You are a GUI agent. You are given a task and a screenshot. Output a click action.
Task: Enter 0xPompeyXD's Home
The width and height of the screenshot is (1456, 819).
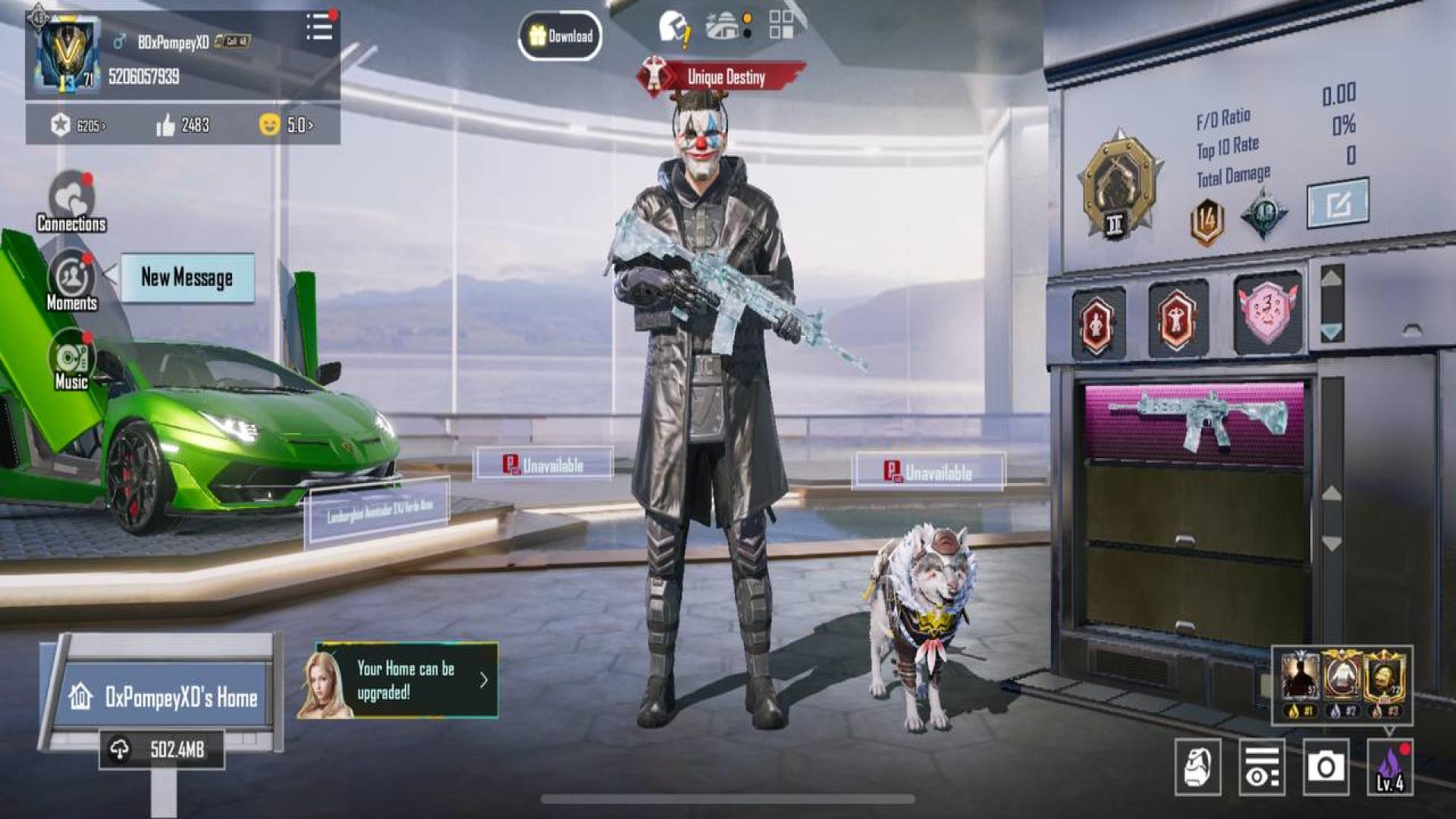(x=163, y=697)
